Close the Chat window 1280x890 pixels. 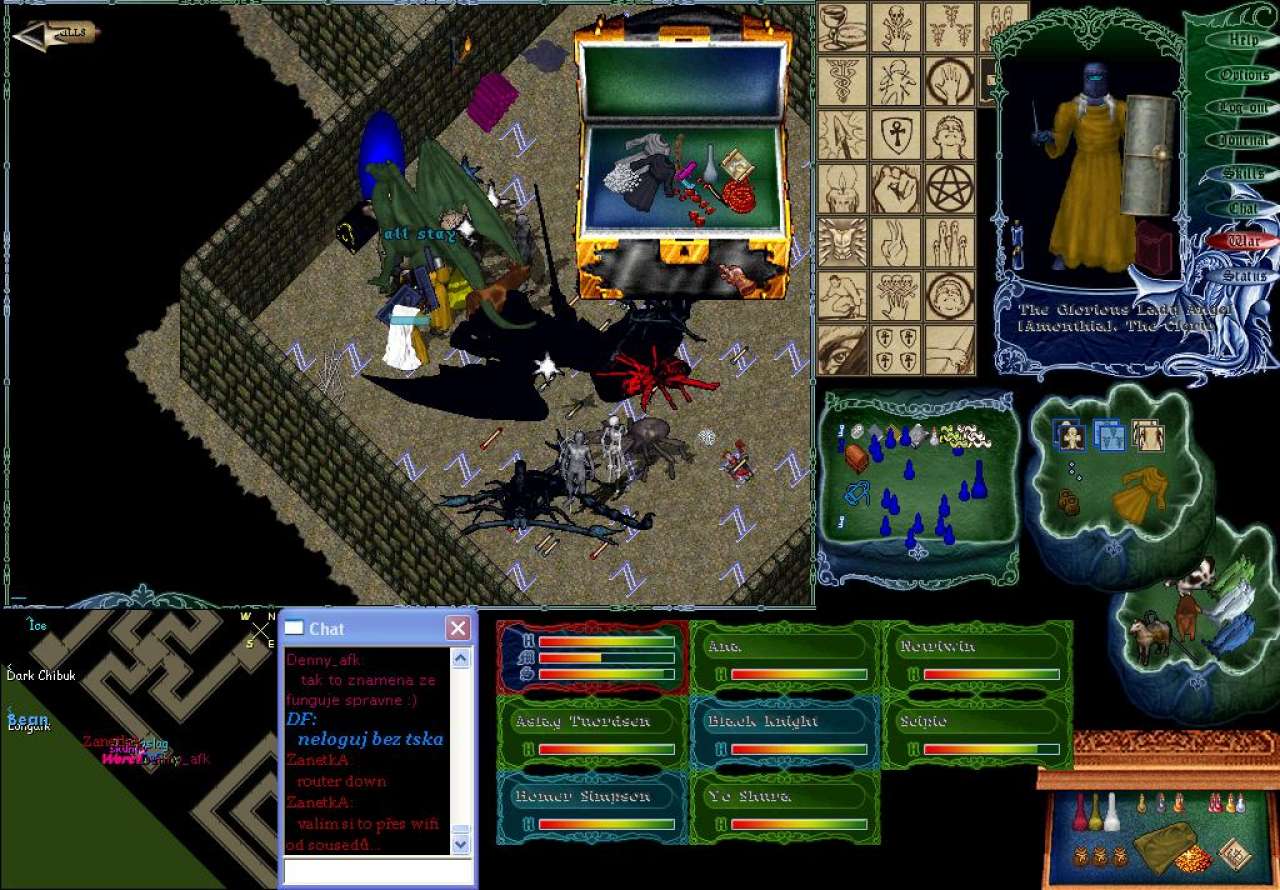pyautogui.click(x=458, y=628)
